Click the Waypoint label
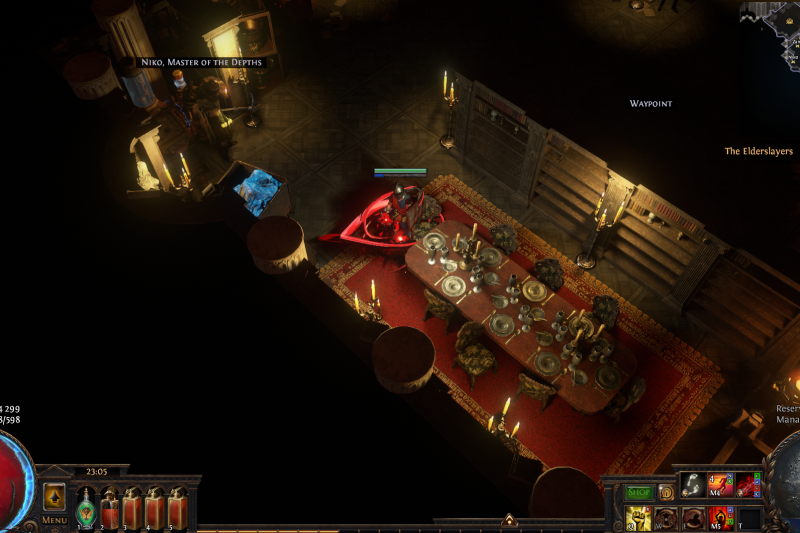The width and height of the screenshot is (800, 533). pos(650,103)
